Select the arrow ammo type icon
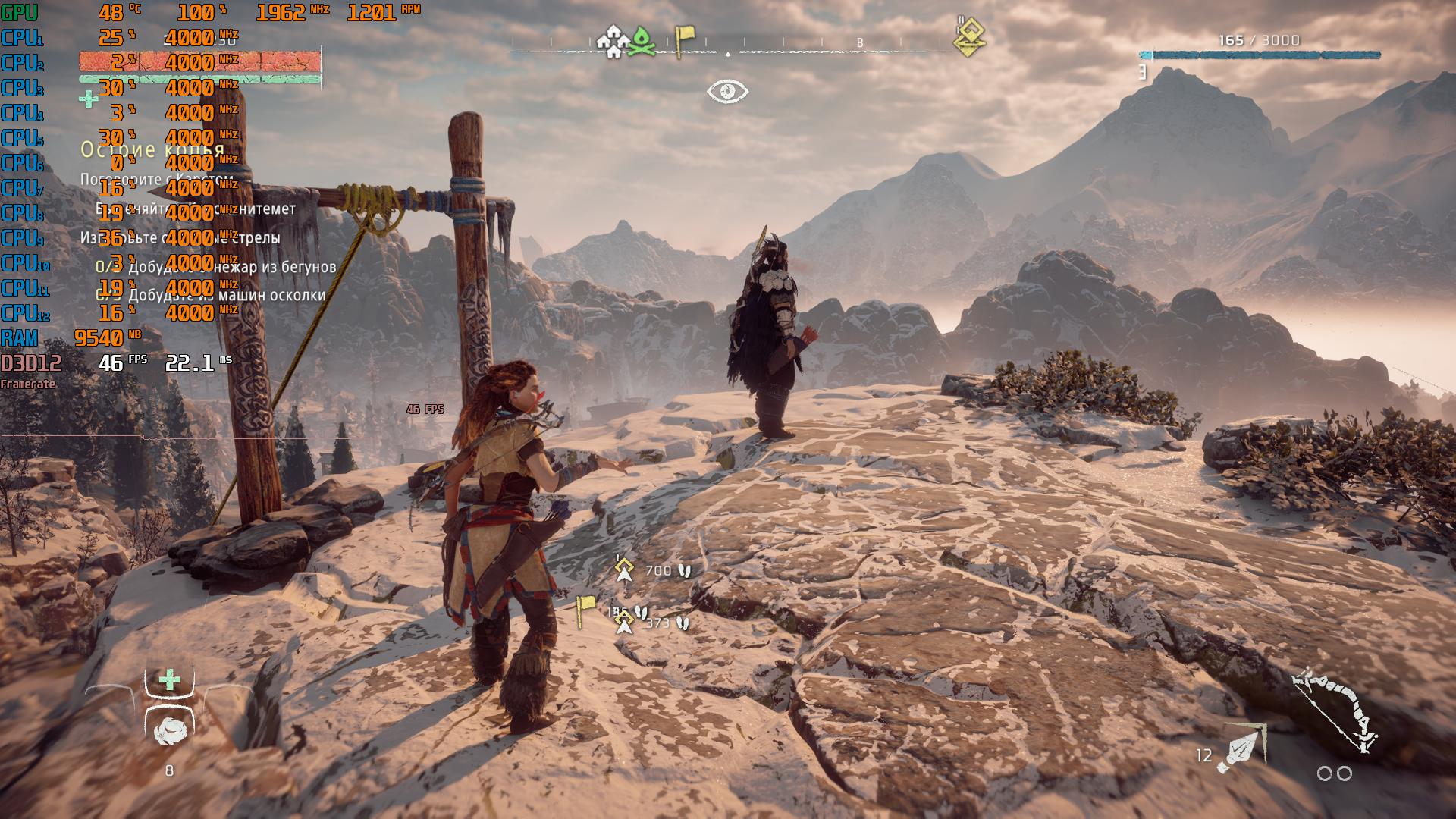Image resolution: width=1456 pixels, height=819 pixels. (1241, 749)
